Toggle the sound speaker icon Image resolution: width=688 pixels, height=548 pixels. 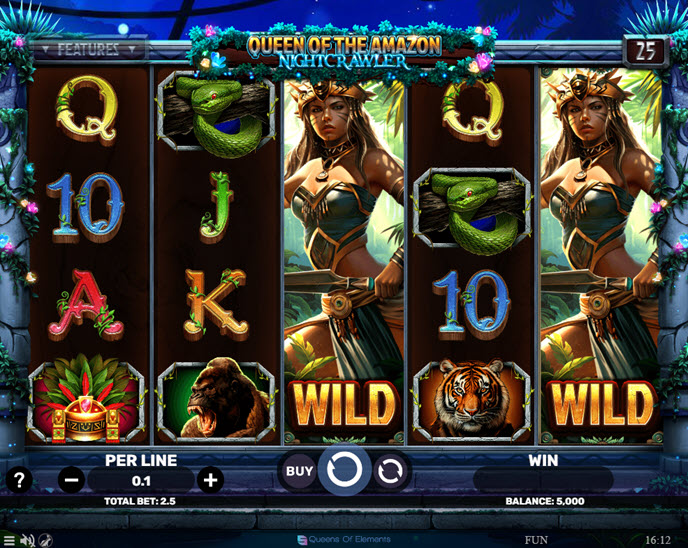coord(28,540)
